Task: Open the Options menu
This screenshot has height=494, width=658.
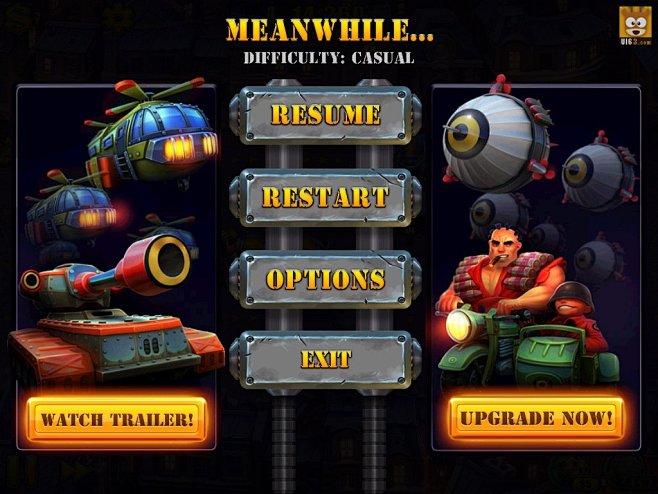Action: pos(325,278)
